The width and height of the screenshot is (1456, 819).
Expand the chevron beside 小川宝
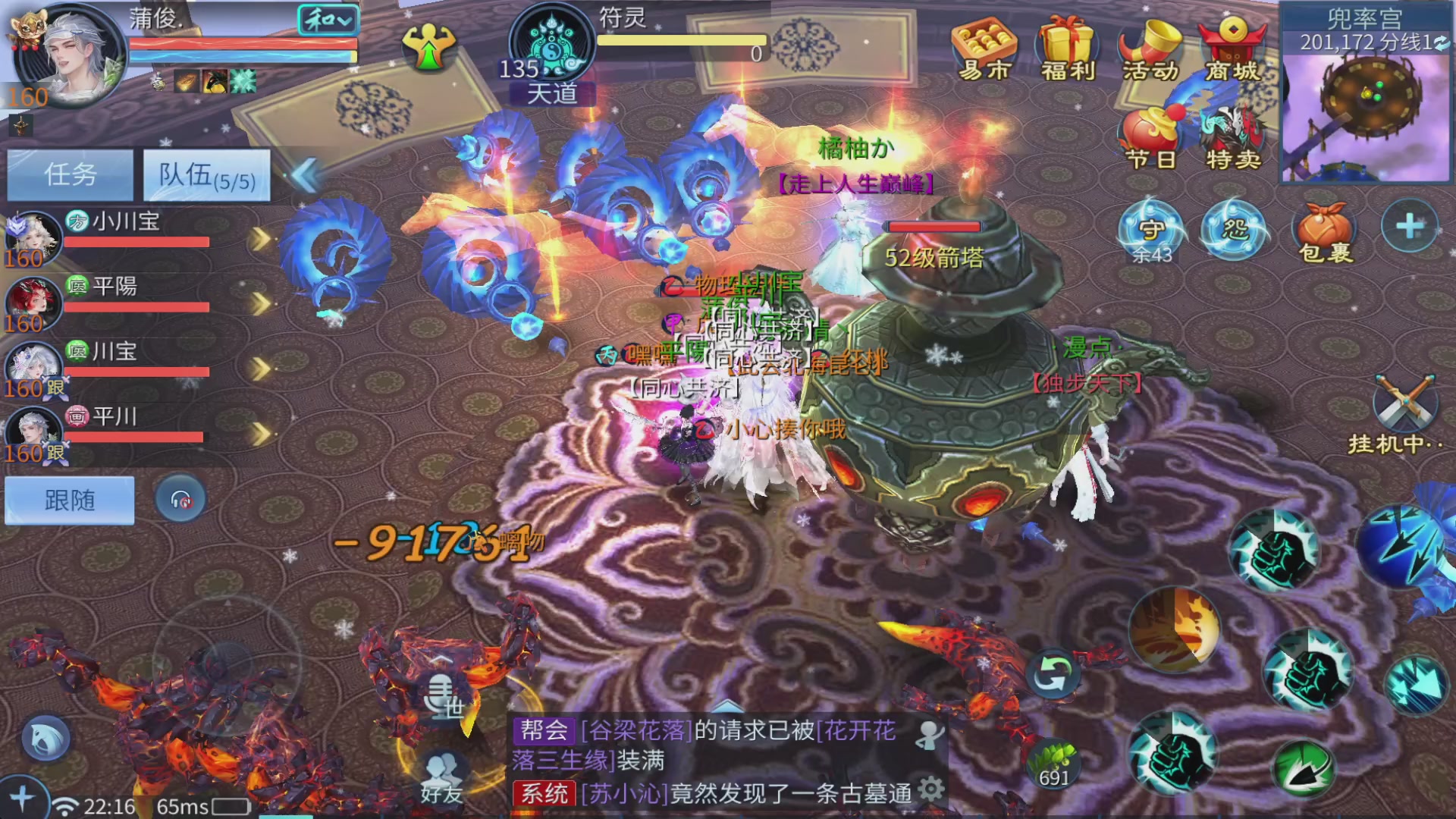coord(260,239)
